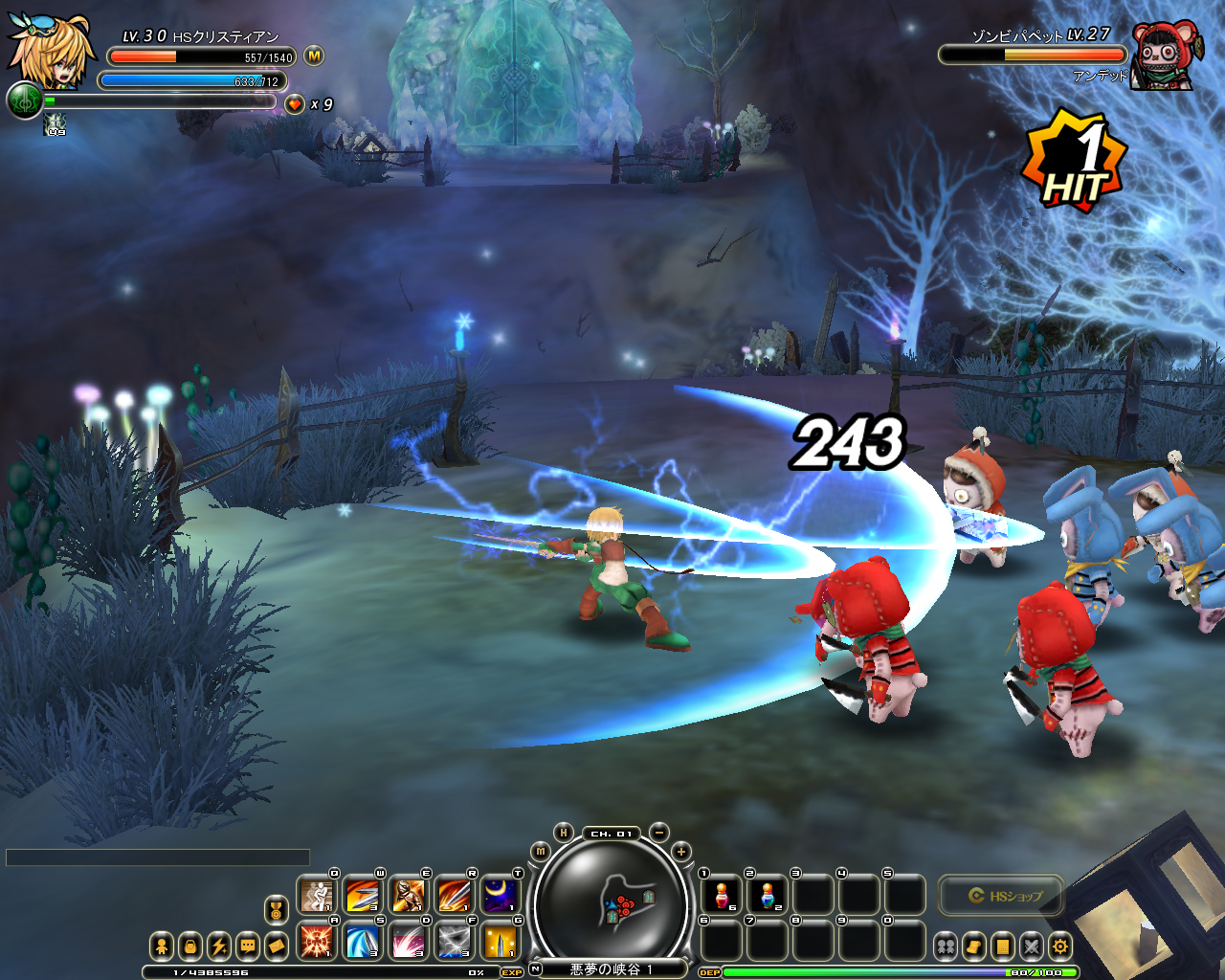This screenshot has width=1225, height=980.
Task: Activate the golden sword skill
Action: pyautogui.click(x=500, y=942)
